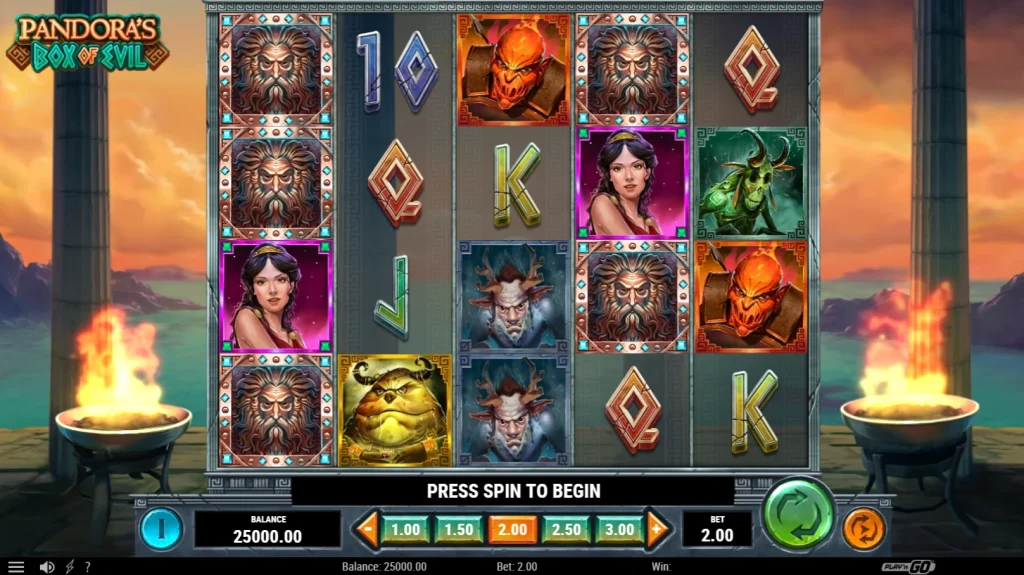Select the 2.00 bet value

pyautogui.click(x=512, y=529)
